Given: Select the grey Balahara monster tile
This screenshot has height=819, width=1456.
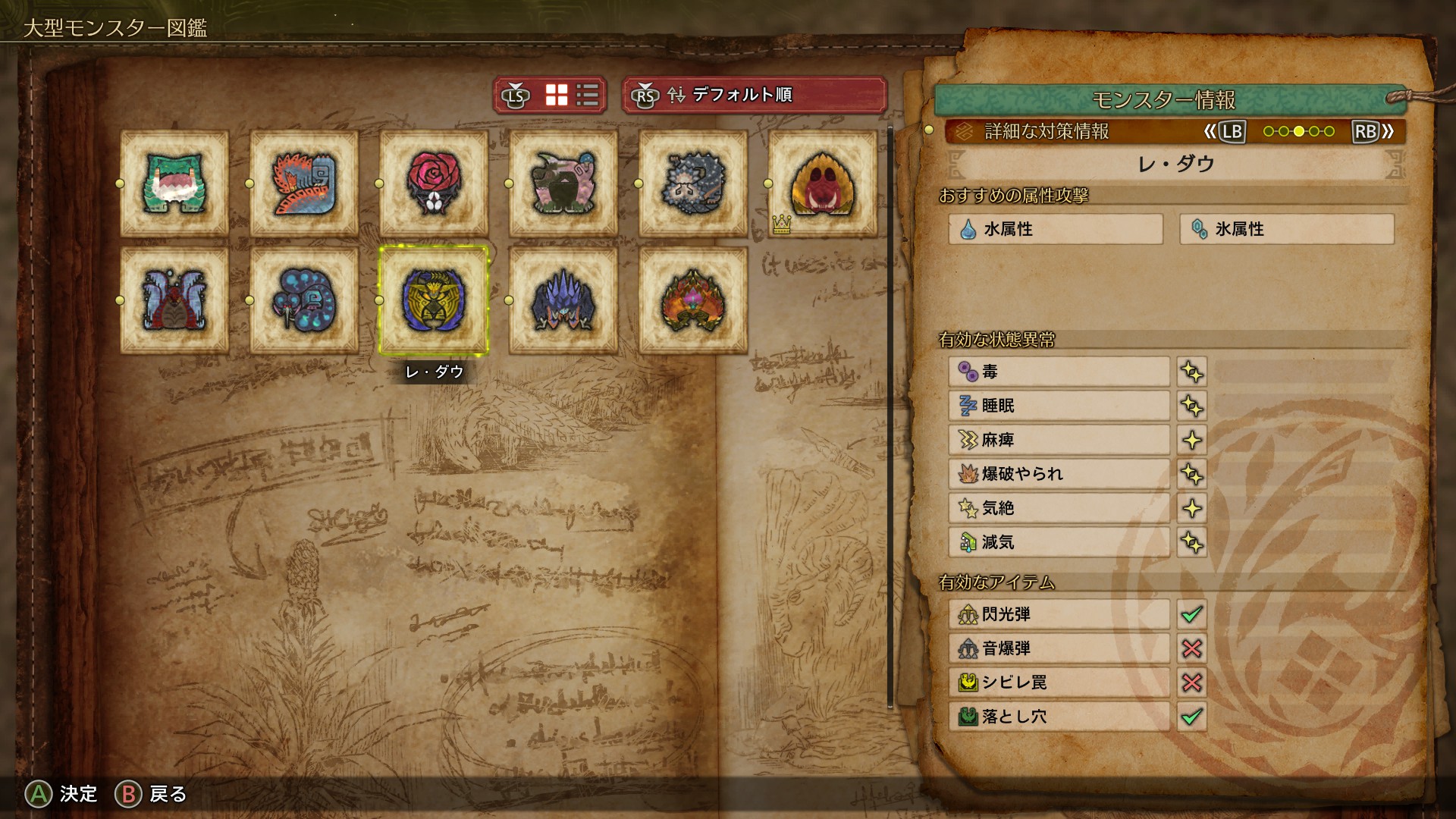Looking at the screenshot, I should (693, 184).
